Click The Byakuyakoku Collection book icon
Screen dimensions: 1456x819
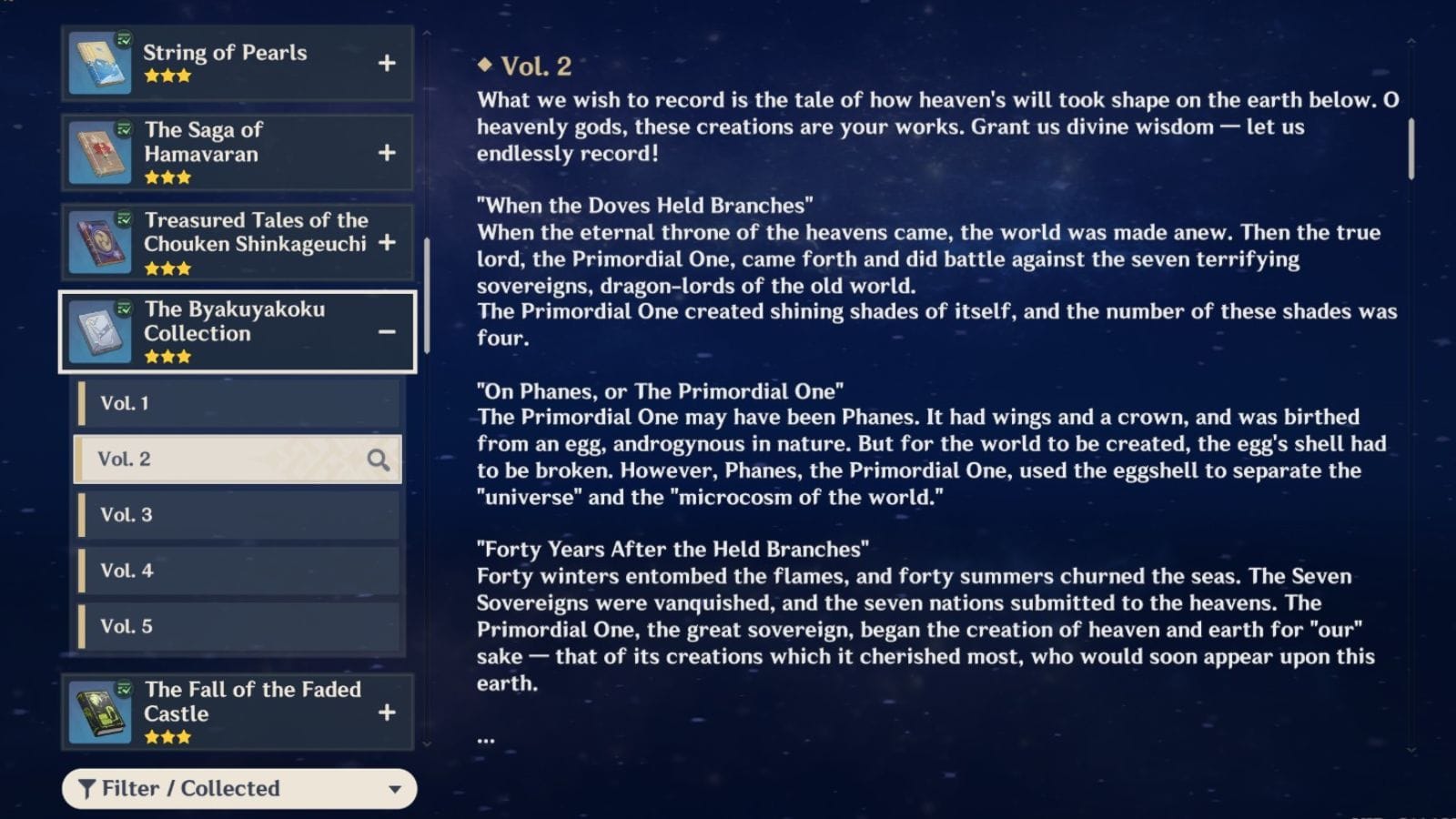point(102,330)
